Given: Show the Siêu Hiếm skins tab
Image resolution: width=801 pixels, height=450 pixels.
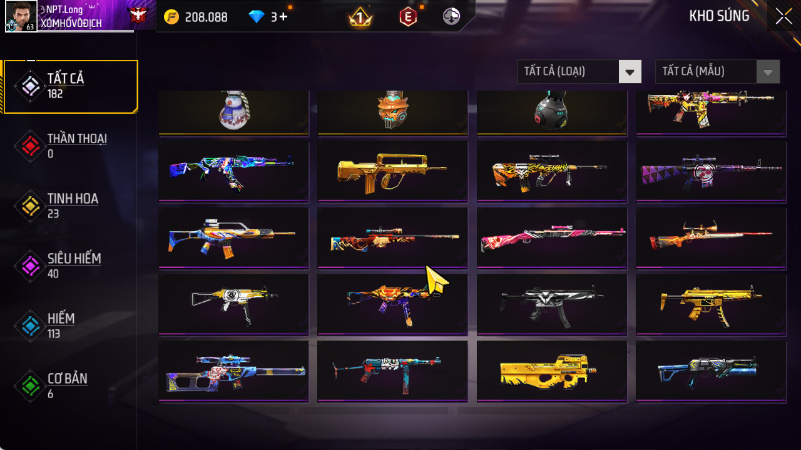Looking at the screenshot, I should [68, 266].
